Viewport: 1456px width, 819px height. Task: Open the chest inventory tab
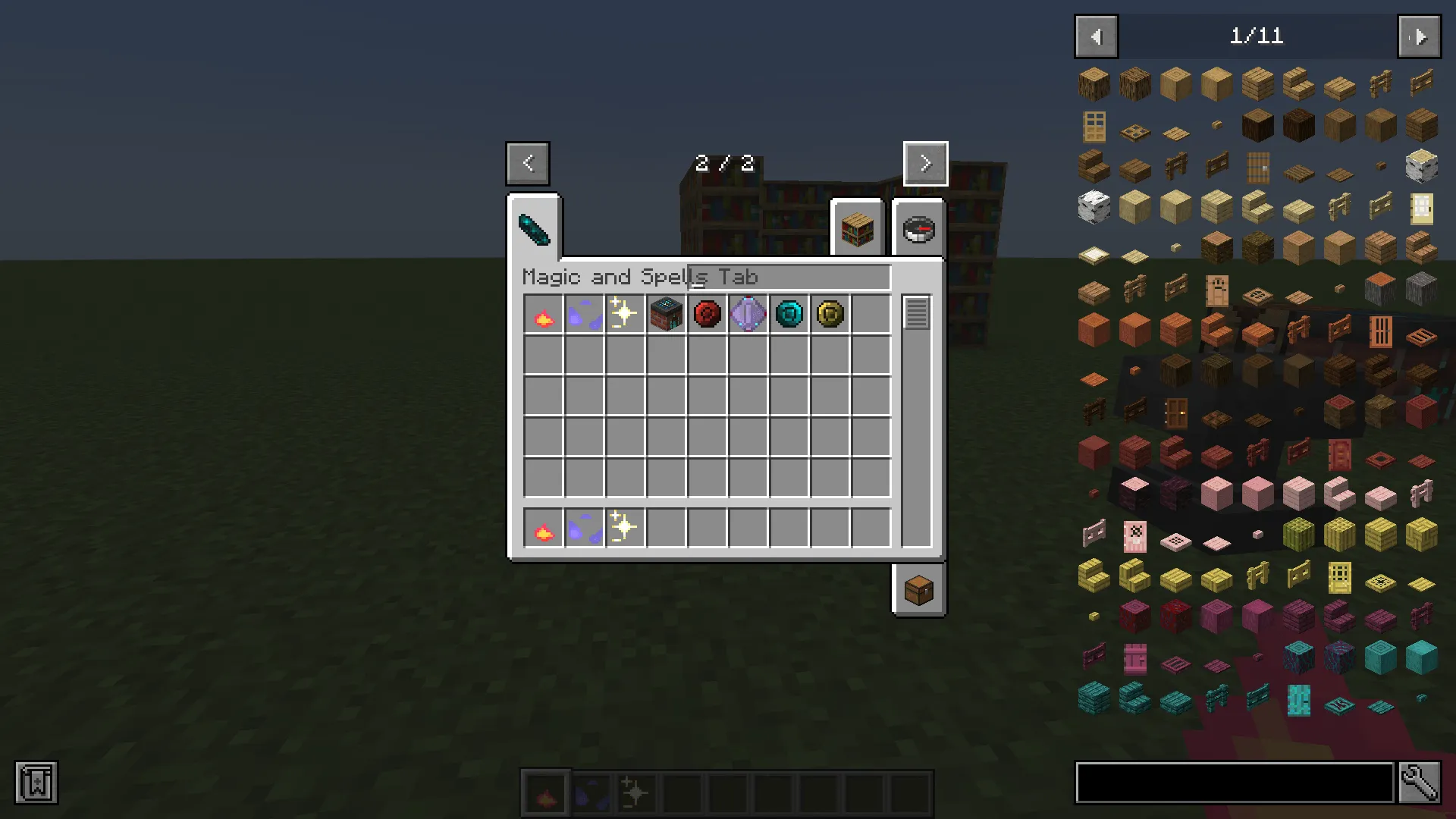(918, 590)
